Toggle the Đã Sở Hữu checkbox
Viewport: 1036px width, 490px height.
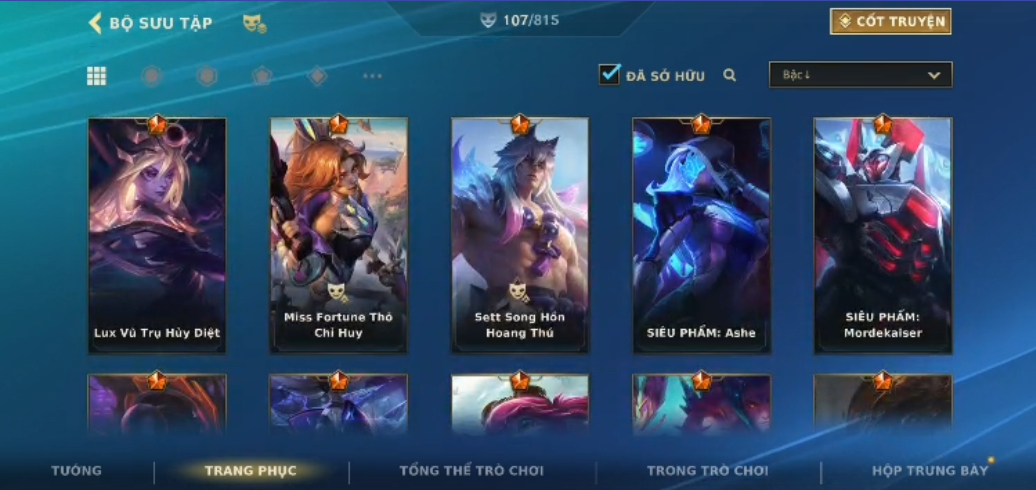pyautogui.click(x=609, y=75)
